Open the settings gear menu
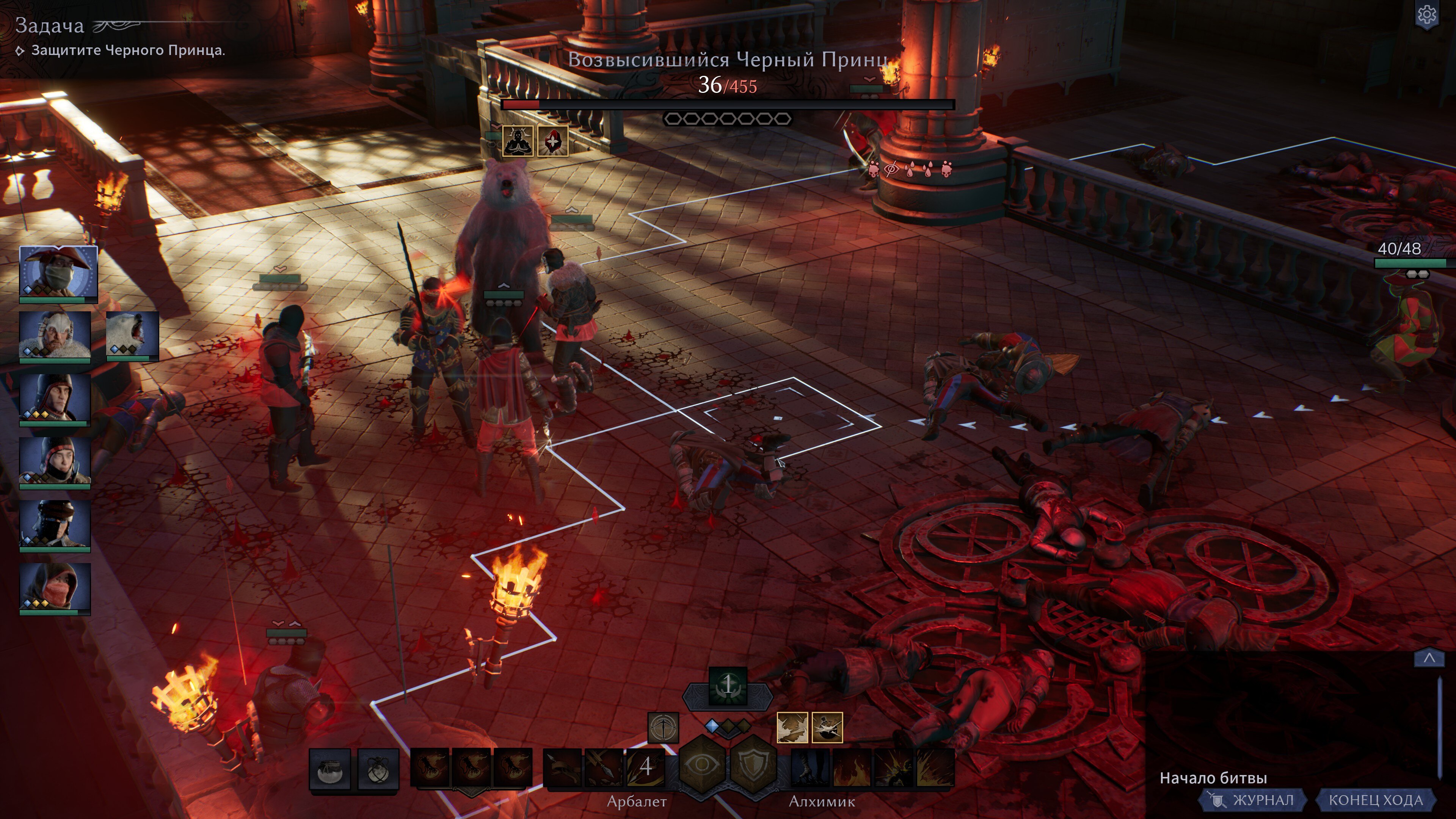Screen dimensions: 1456x819 [x=1426, y=15]
